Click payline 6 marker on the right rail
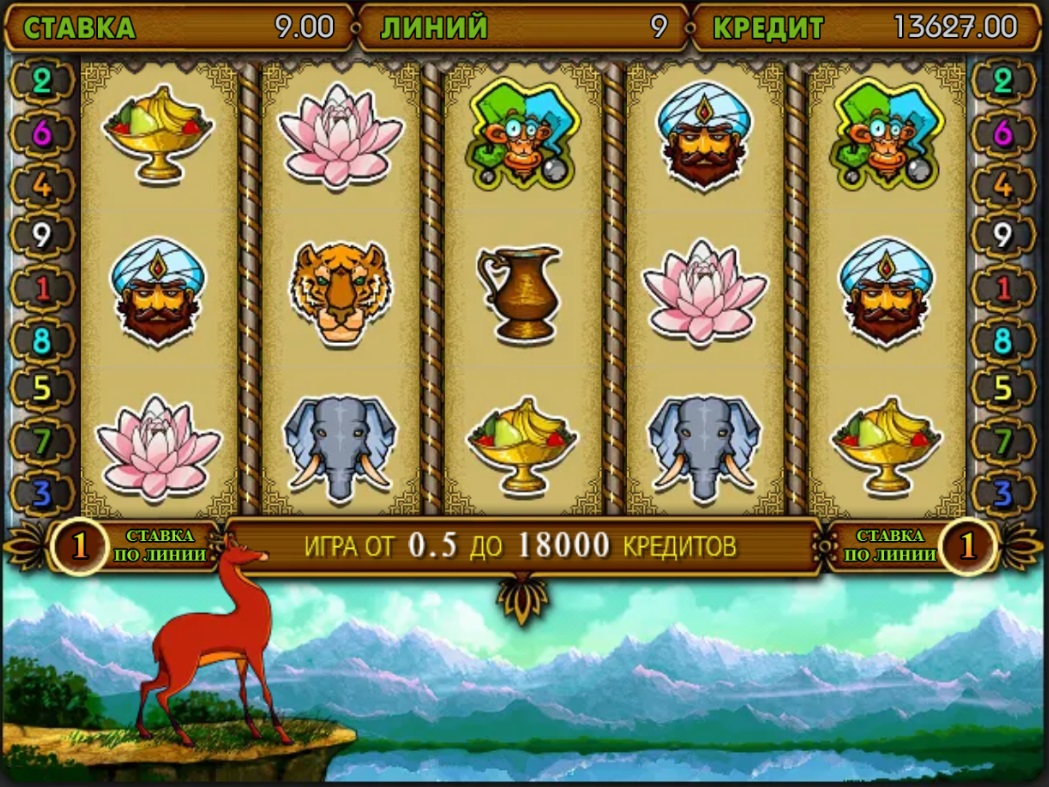The height and width of the screenshot is (787, 1049). click(1004, 133)
